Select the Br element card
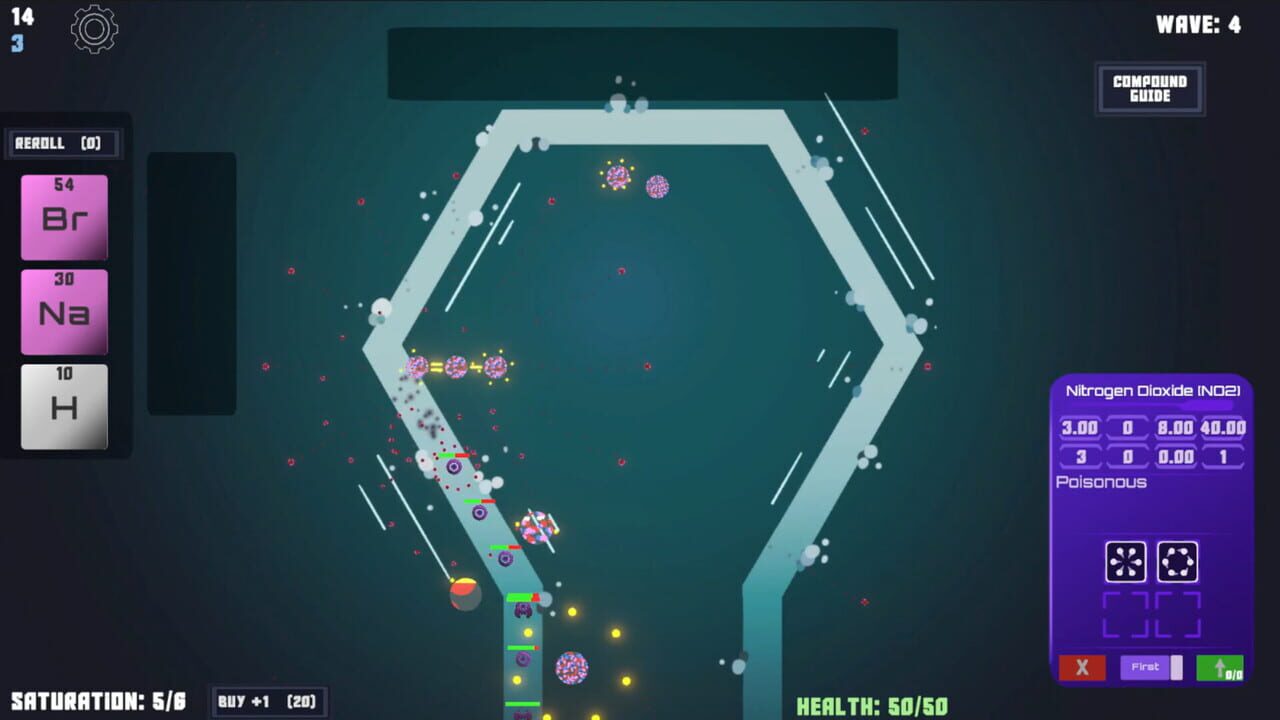The width and height of the screenshot is (1280, 720). [x=63, y=216]
